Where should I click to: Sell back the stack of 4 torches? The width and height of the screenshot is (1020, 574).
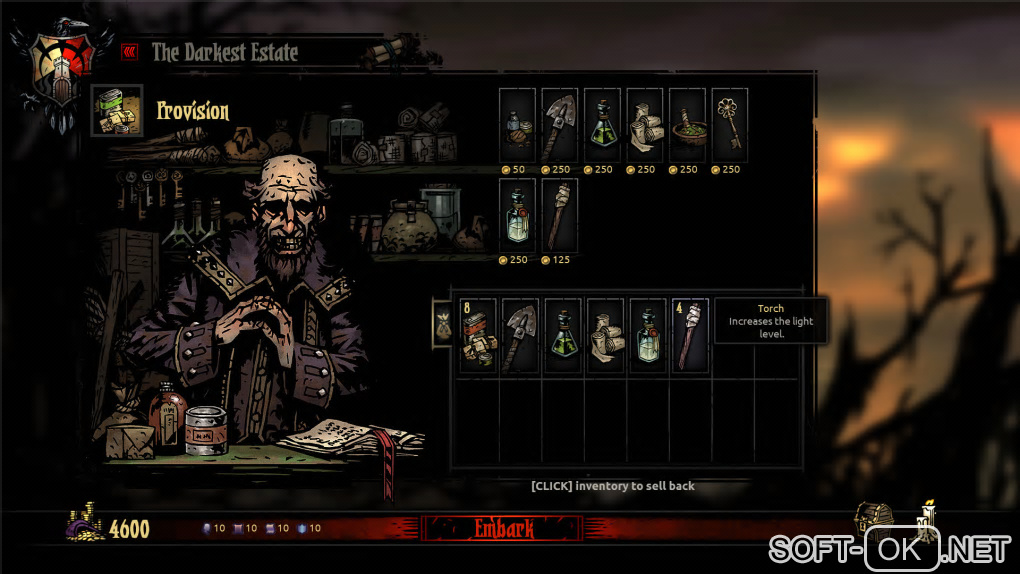tap(690, 336)
